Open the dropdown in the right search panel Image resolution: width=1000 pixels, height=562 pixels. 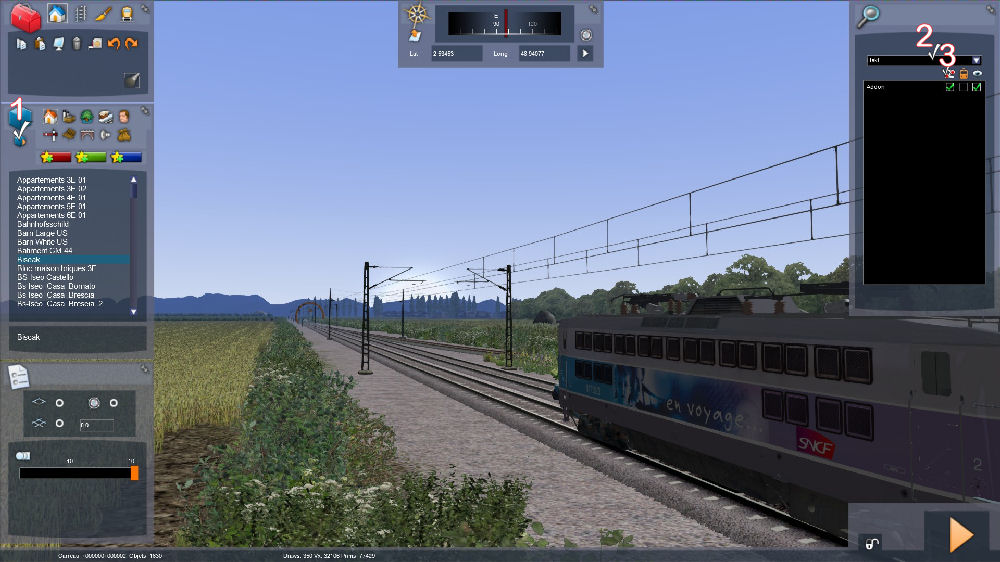click(x=976, y=60)
